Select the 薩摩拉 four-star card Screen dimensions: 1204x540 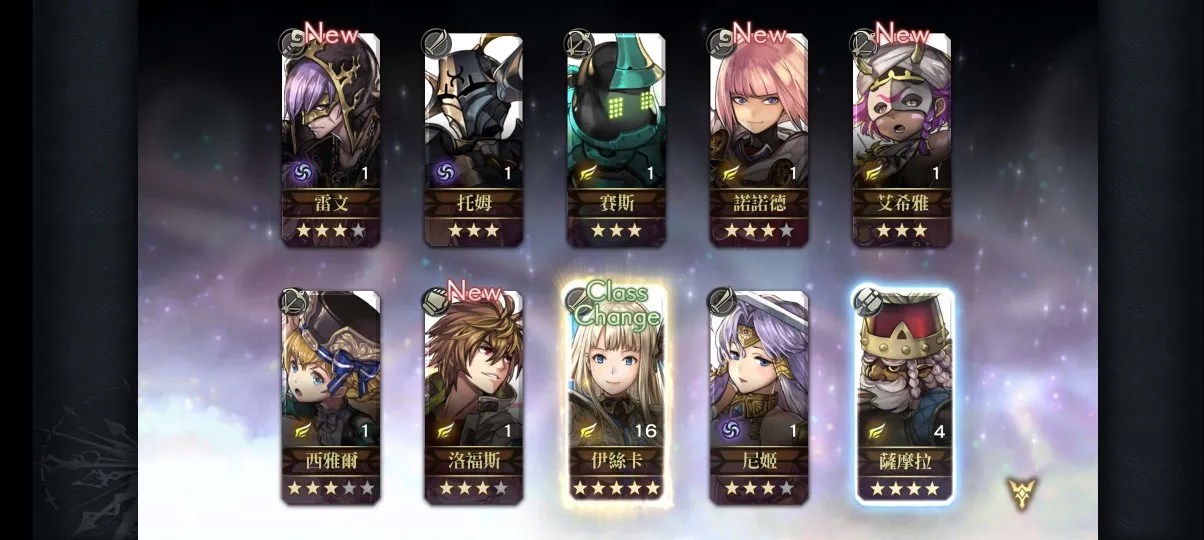point(903,396)
